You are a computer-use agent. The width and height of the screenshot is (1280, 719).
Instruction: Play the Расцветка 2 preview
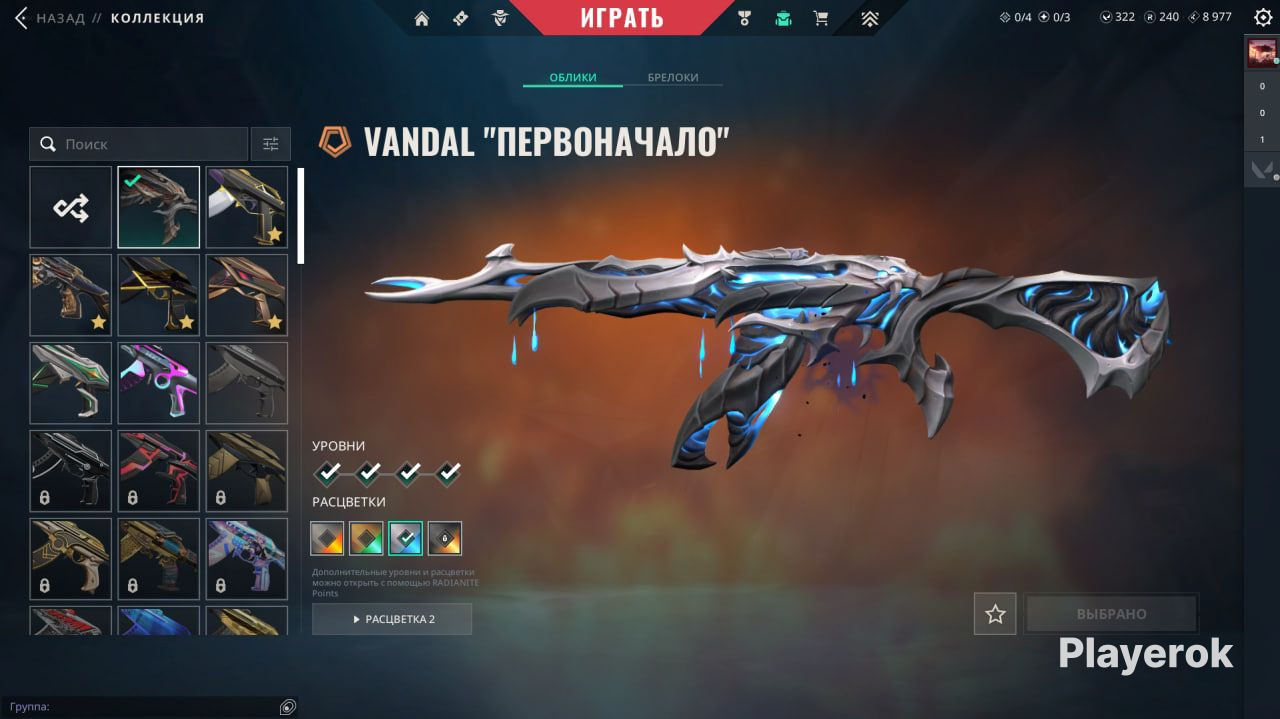pos(392,619)
